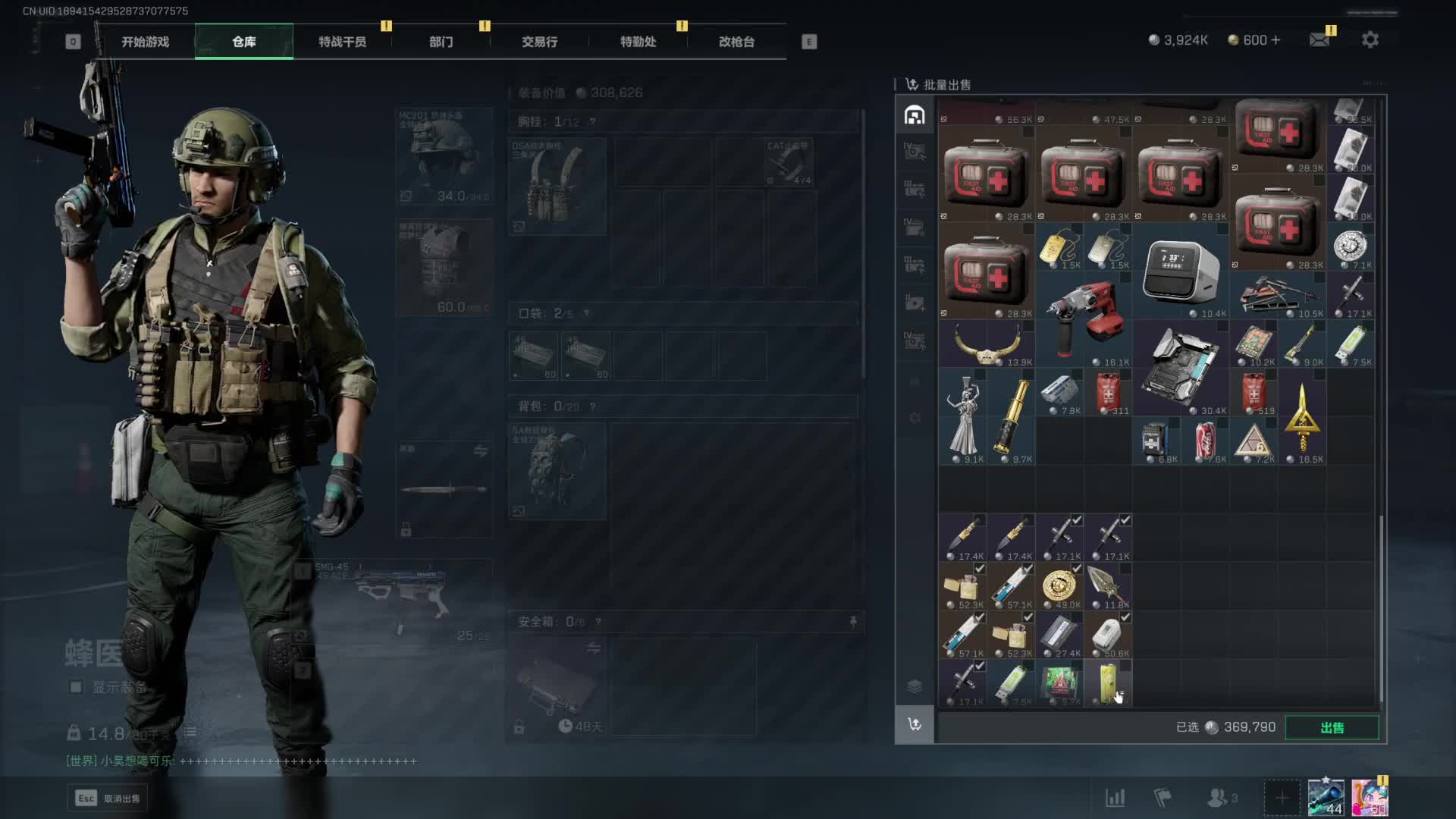Open the mail inbox envelope
The height and width of the screenshot is (819, 1456).
(1319, 40)
